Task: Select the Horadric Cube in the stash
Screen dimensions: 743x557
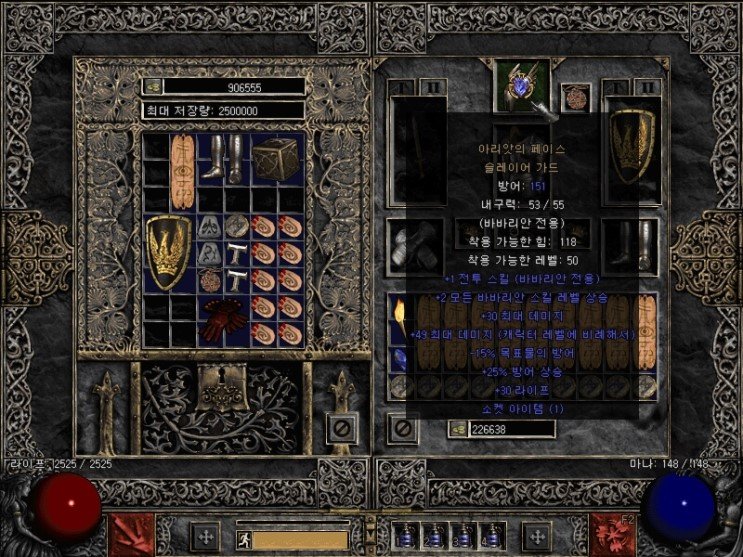Action: (x=276, y=158)
